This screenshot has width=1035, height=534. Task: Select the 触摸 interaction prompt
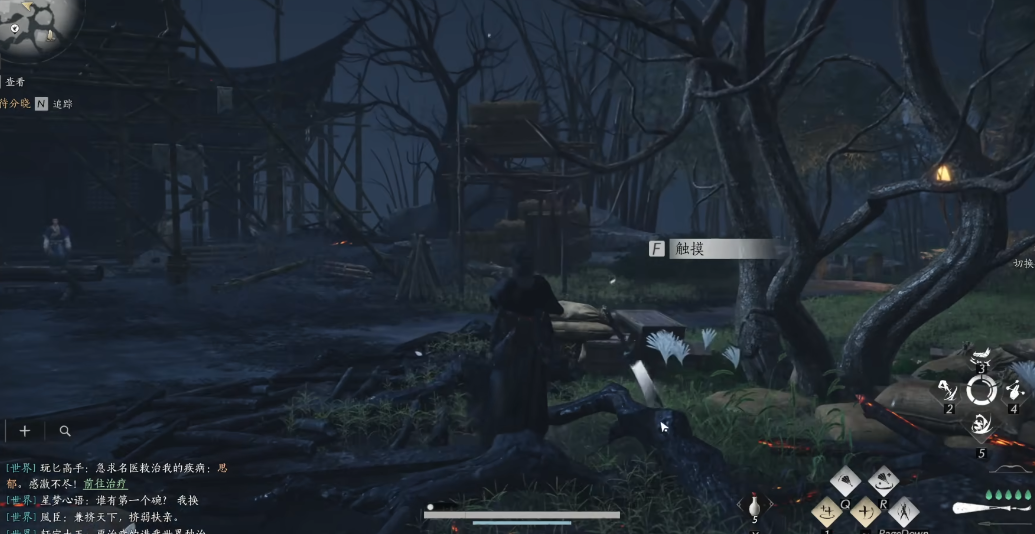712,249
